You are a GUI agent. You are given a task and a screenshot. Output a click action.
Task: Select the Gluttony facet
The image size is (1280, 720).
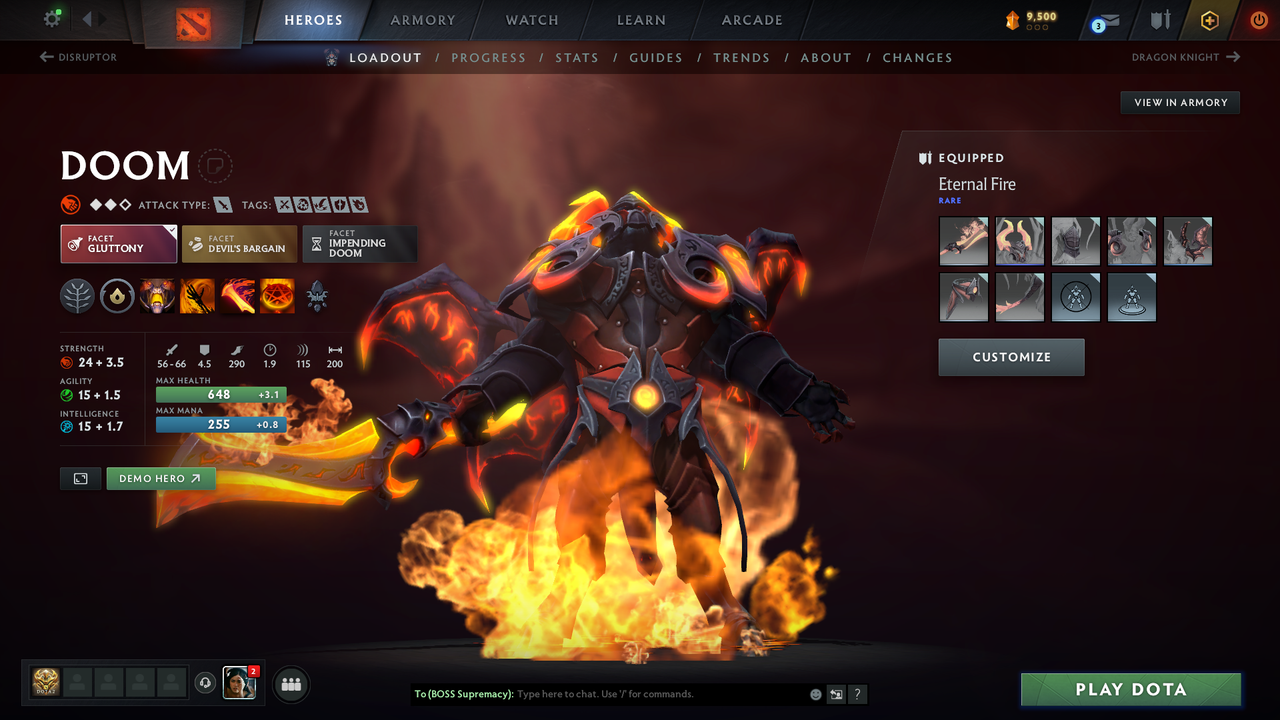118,243
